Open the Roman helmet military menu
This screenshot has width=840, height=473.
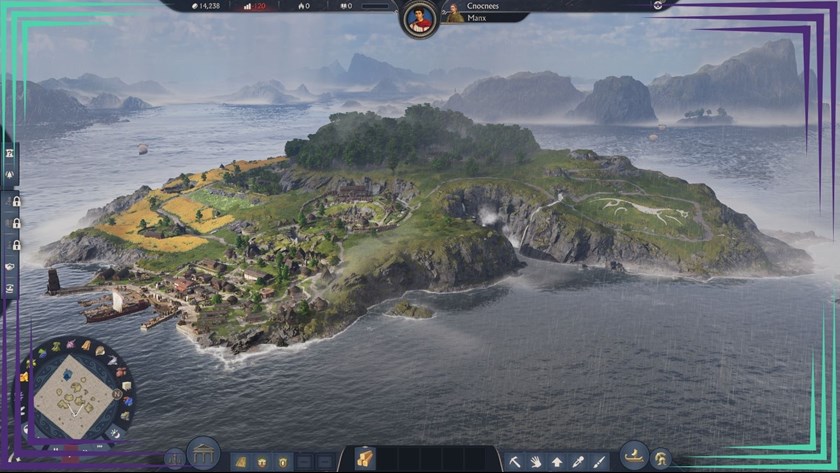coord(660,458)
